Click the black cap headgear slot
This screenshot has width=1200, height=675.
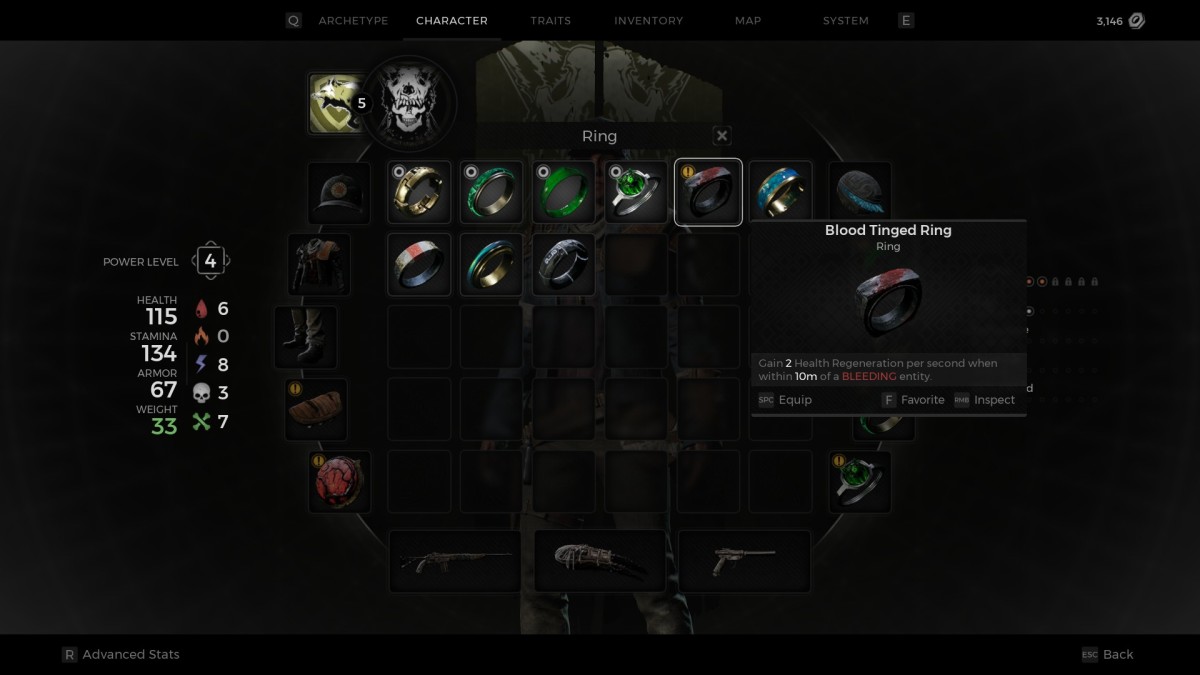339,193
